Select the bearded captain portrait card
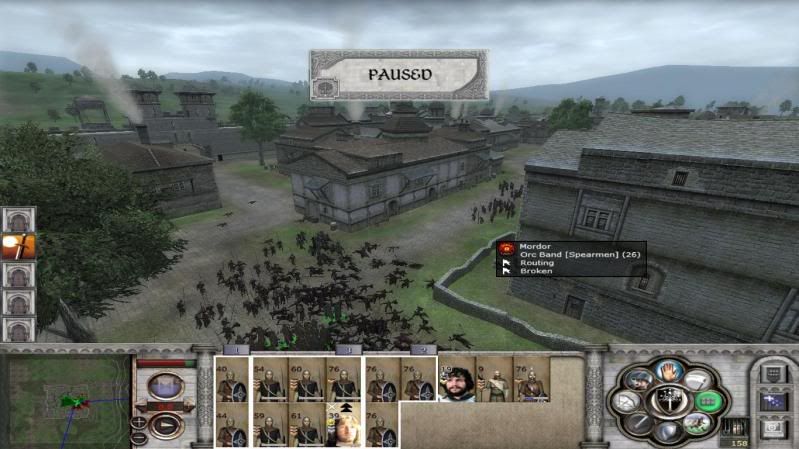The image size is (799, 449). 457,381
